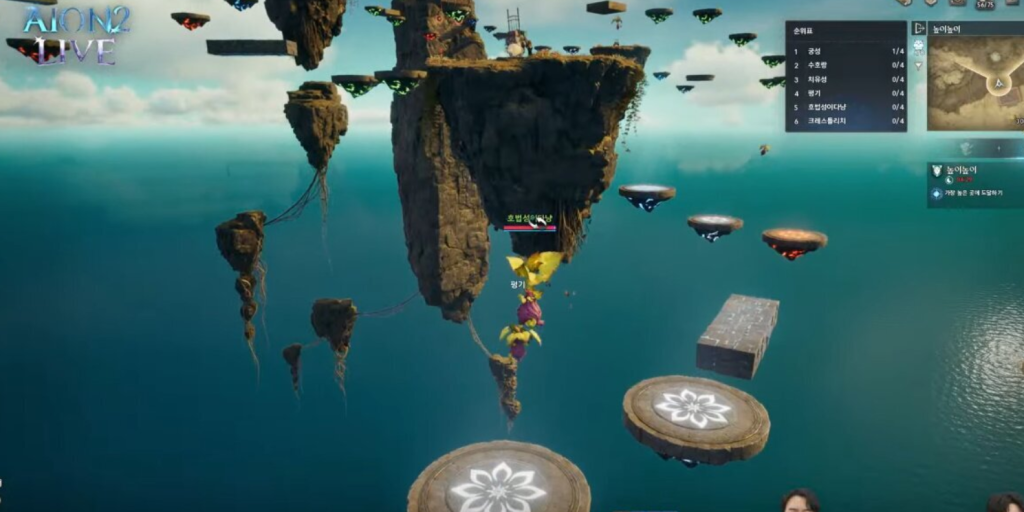Viewport: 1024px width, 512px height.
Task: Click the exit arrow icon beside the minimap title
Action: [919, 28]
